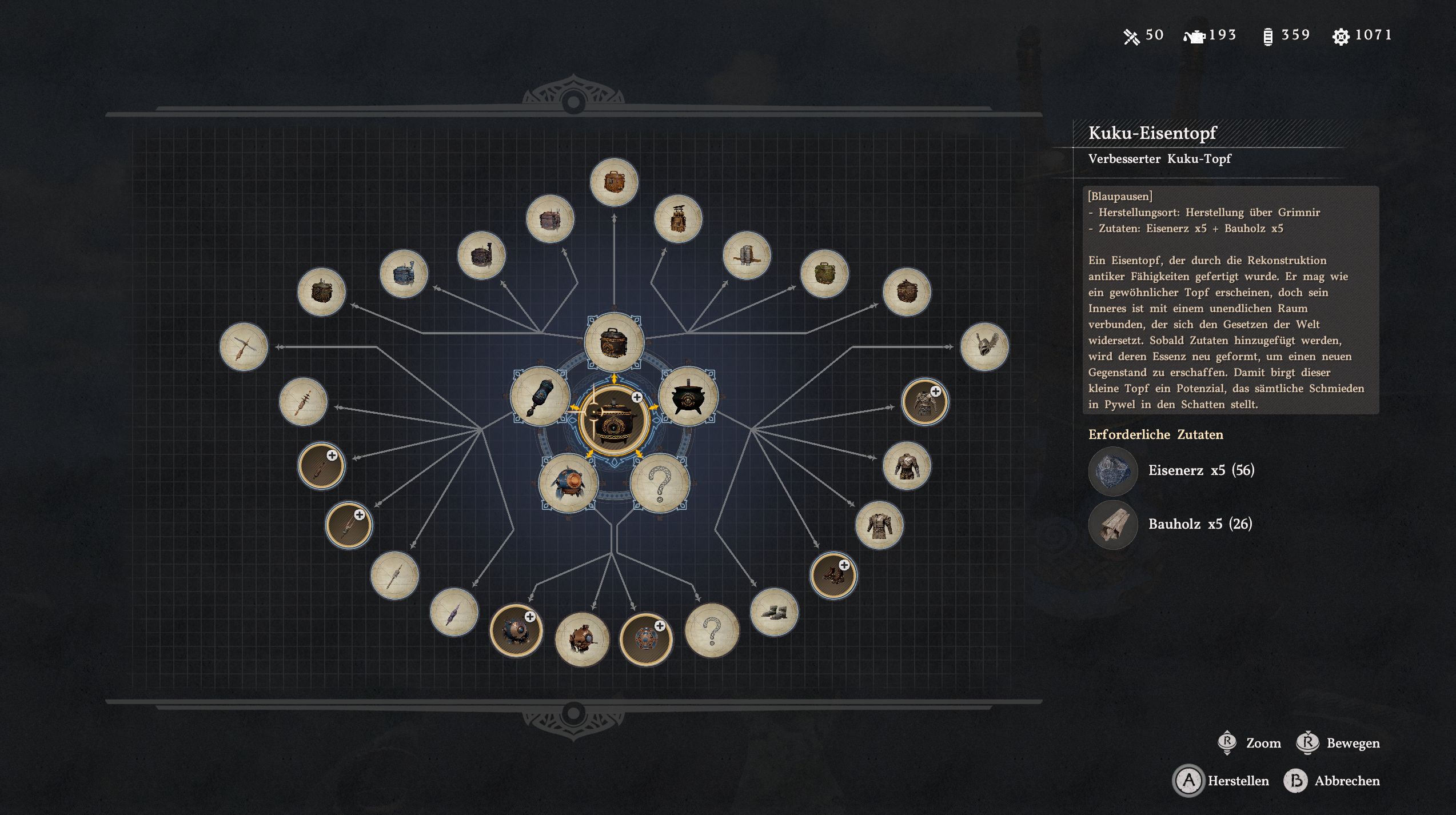Select the green mossy pot blueprint
The image size is (1456, 815).
(824, 274)
